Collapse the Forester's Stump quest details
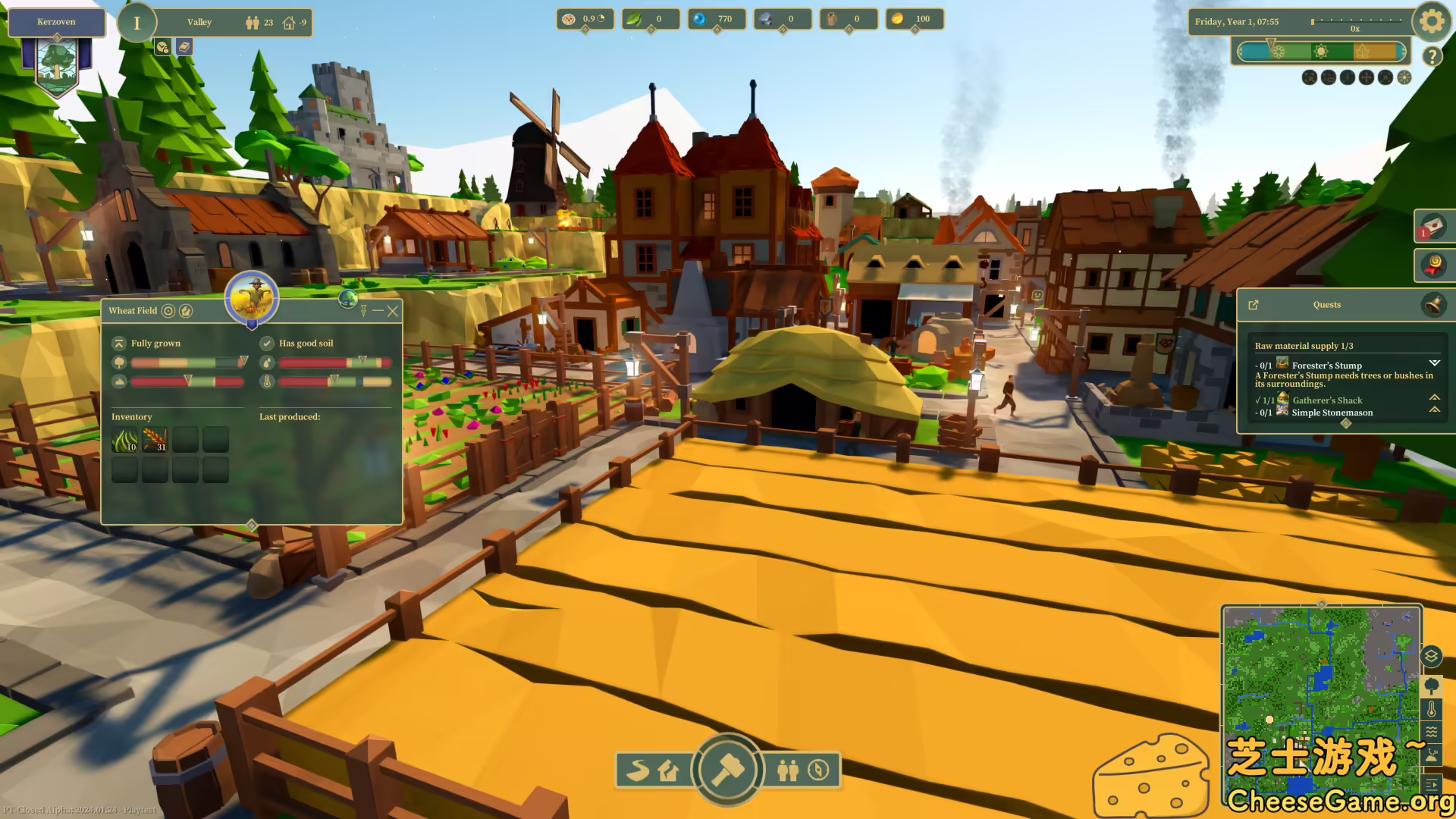This screenshot has height=819, width=1456. [x=1435, y=363]
